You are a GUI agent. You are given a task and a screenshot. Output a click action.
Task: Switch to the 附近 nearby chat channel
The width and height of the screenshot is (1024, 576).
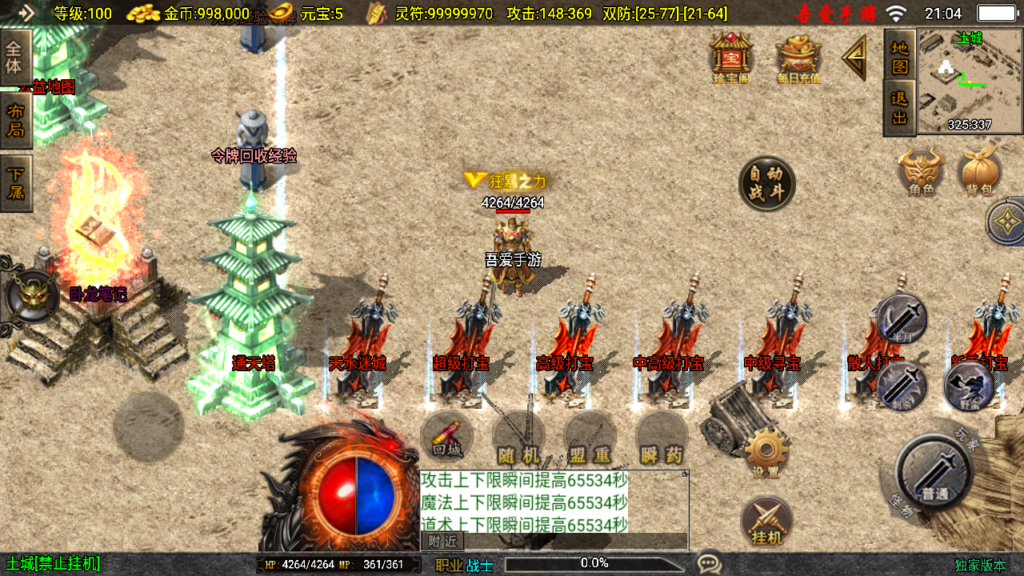pyautogui.click(x=444, y=541)
